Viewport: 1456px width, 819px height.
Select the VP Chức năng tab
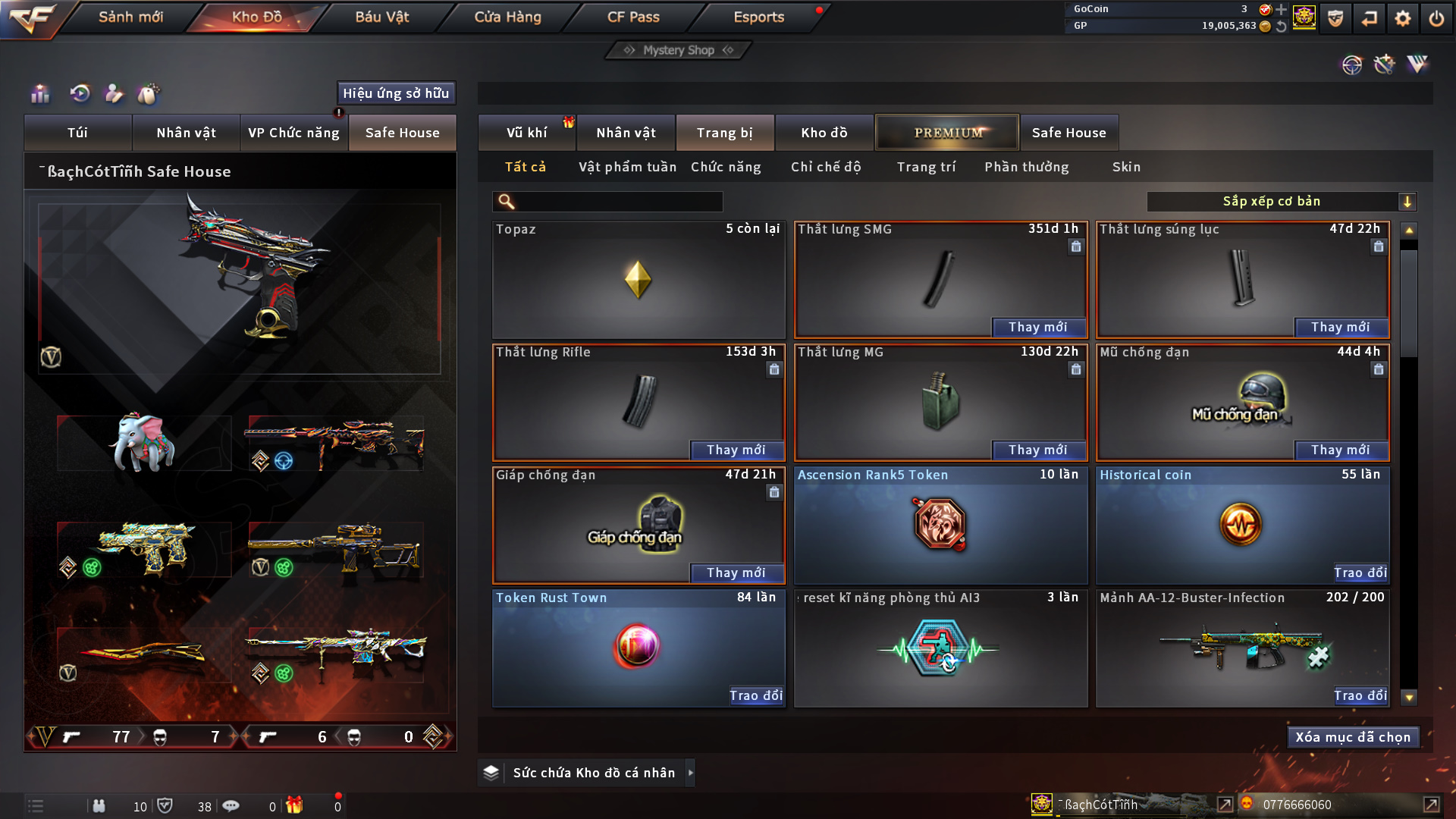(x=293, y=133)
